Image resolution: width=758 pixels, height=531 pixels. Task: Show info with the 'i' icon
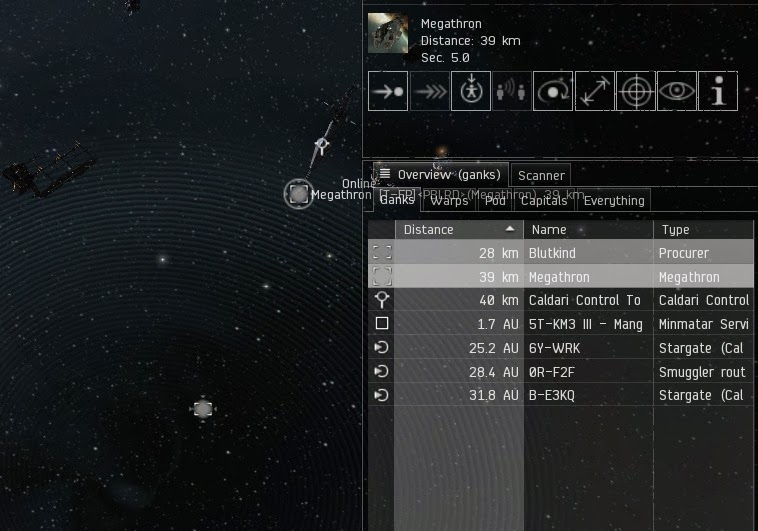click(x=718, y=91)
